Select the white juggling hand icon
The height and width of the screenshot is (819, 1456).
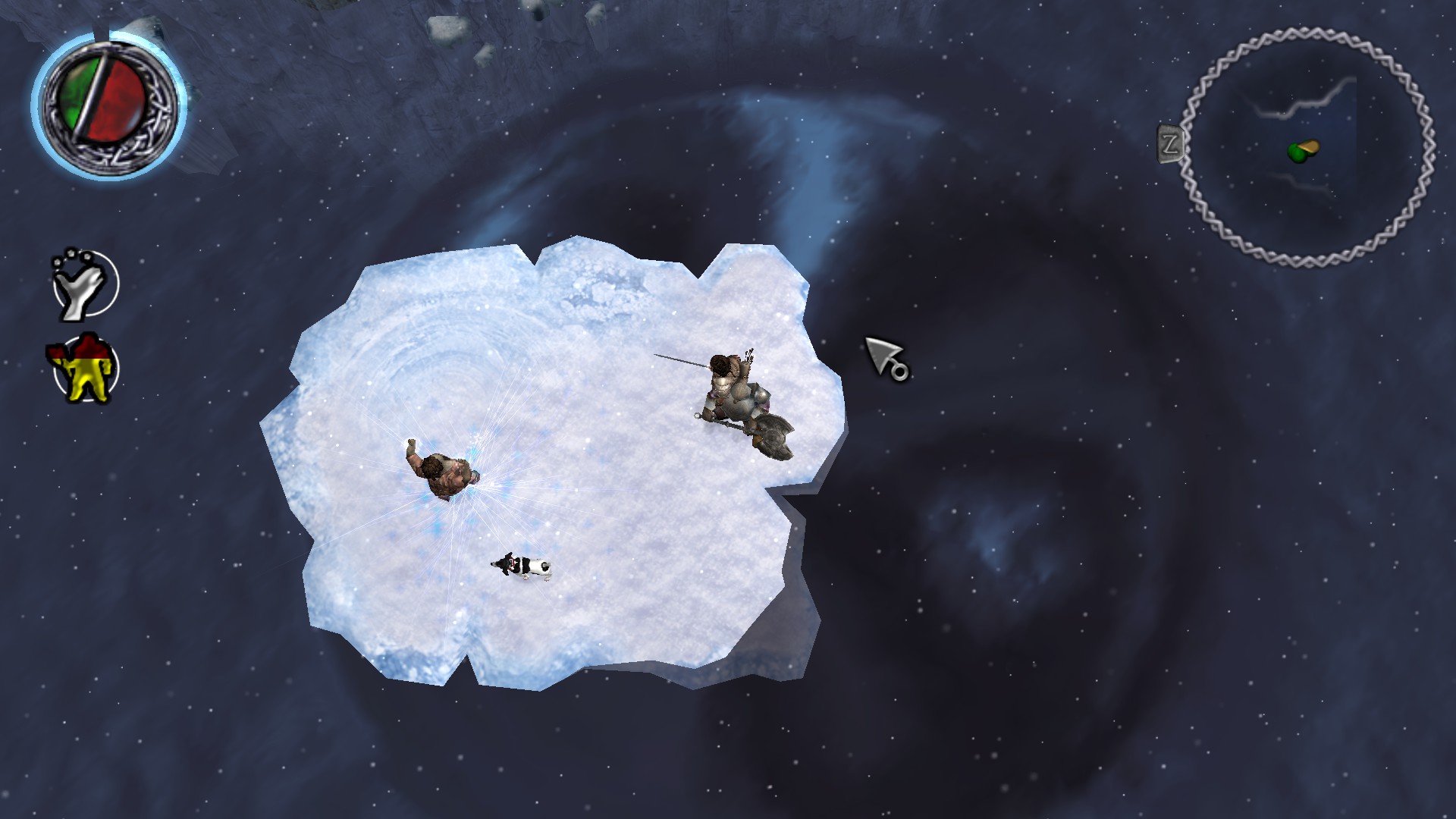[84, 284]
